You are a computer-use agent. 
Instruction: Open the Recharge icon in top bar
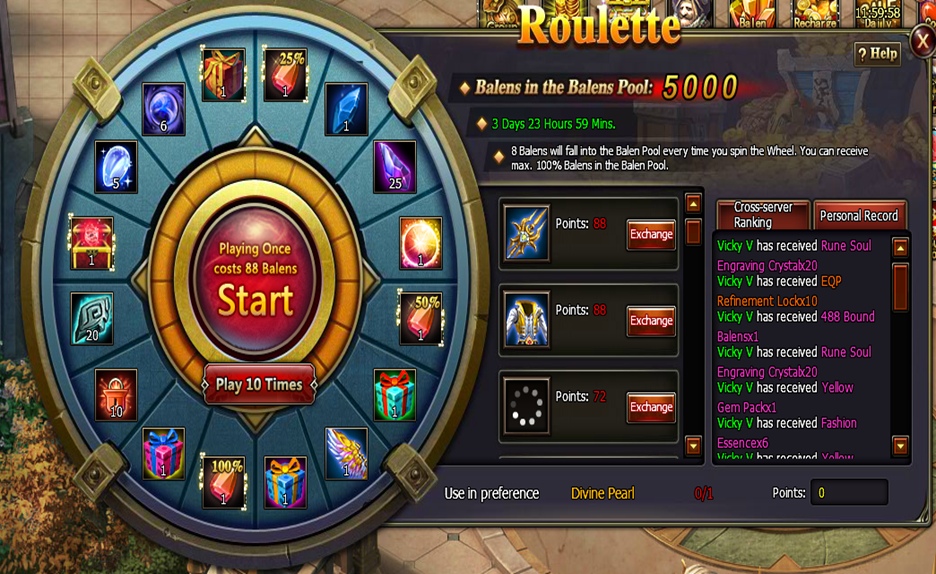pyautogui.click(x=815, y=14)
